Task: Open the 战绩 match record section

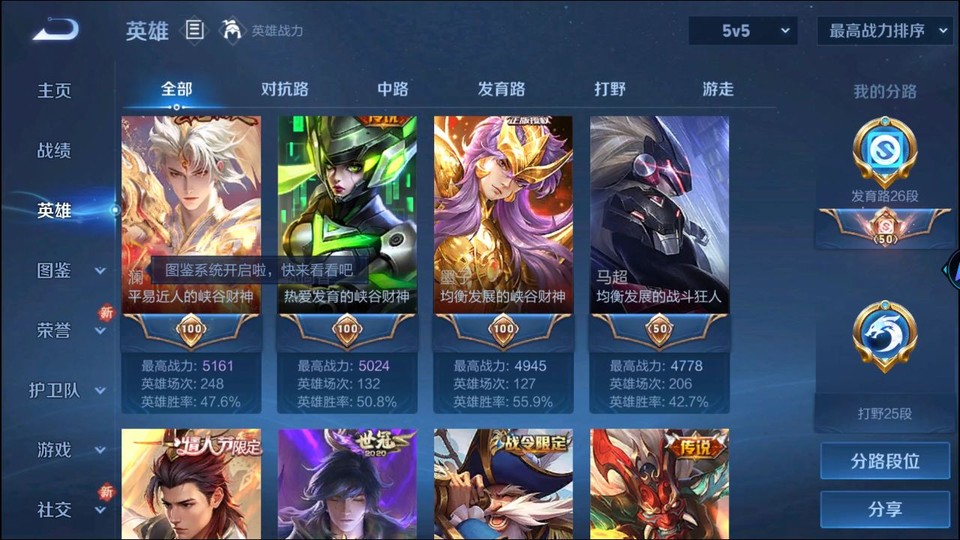Action: click(x=55, y=151)
